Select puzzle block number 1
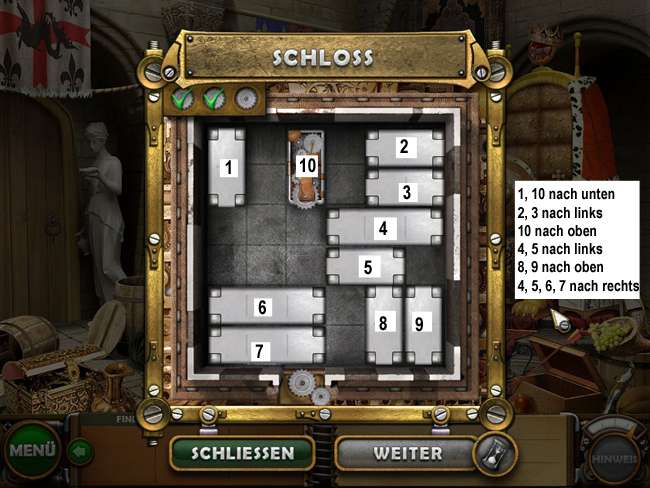This screenshot has width=650, height=488. [228, 167]
